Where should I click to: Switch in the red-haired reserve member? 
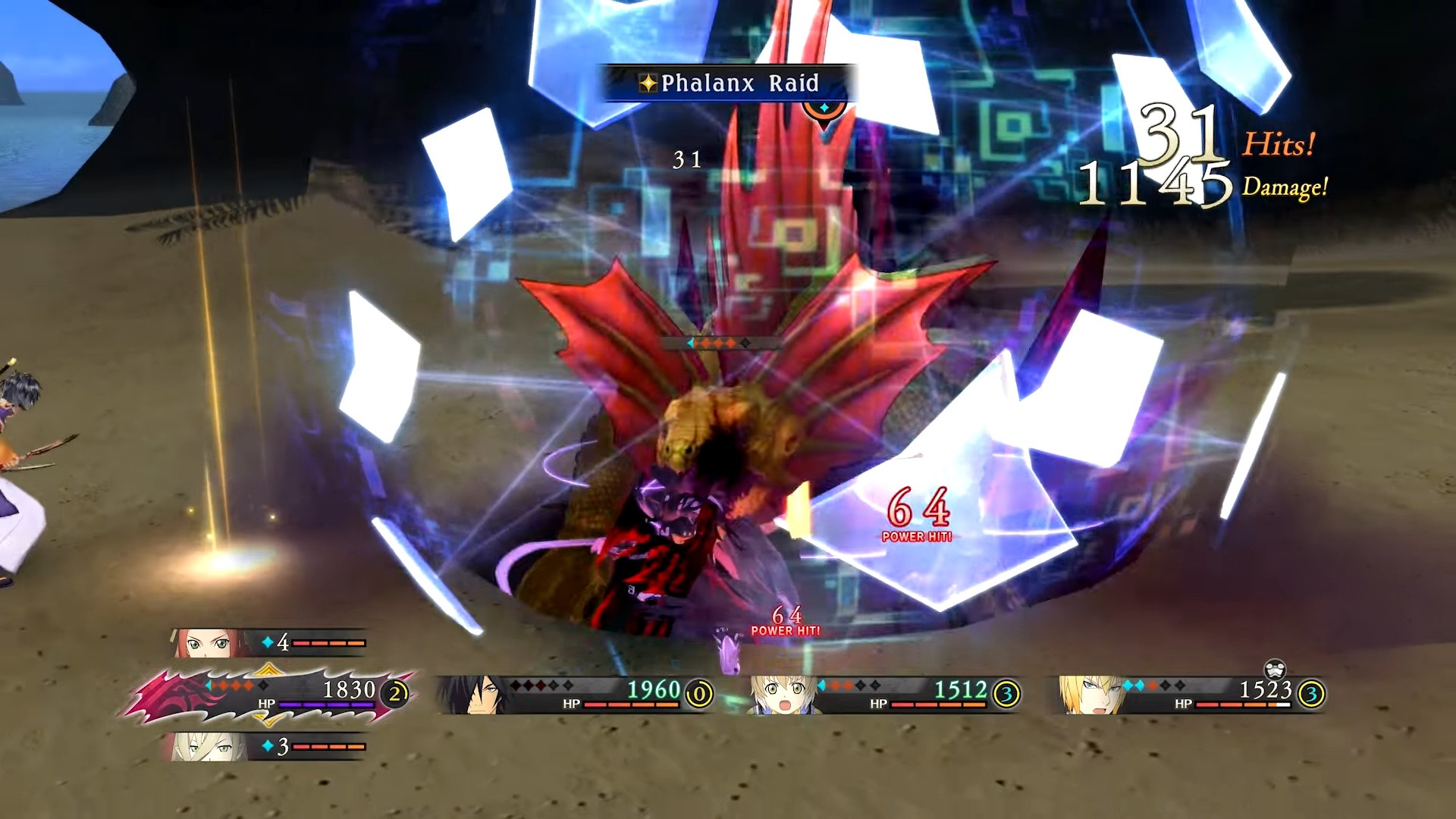269,643
